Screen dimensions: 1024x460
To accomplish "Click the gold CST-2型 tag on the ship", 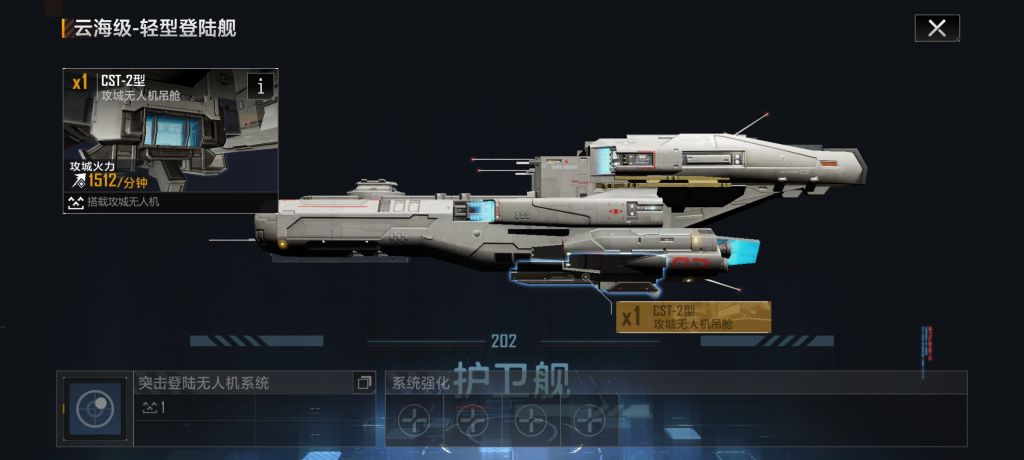I will pyautogui.click(x=694, y=317).
